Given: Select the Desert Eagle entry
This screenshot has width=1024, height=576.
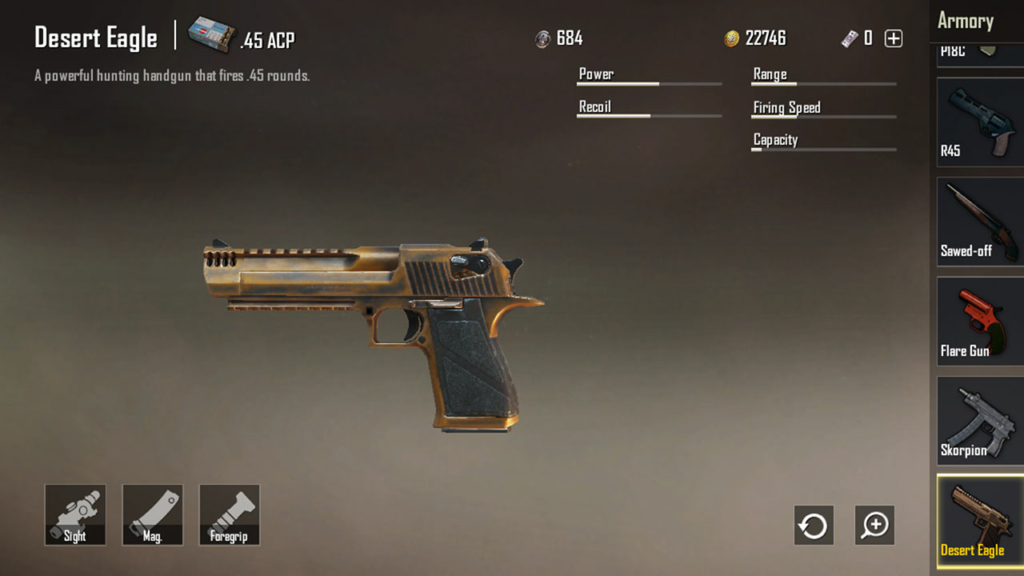Looking at the screenshot, I should pyautogui.click(x=980, y=520).
